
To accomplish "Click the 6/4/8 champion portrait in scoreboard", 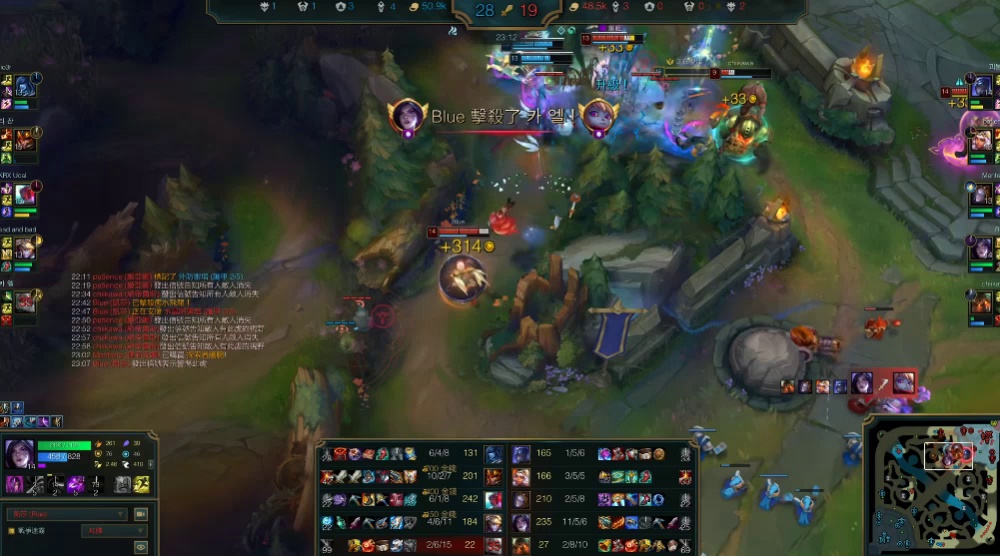I will (x=494, y=454).
